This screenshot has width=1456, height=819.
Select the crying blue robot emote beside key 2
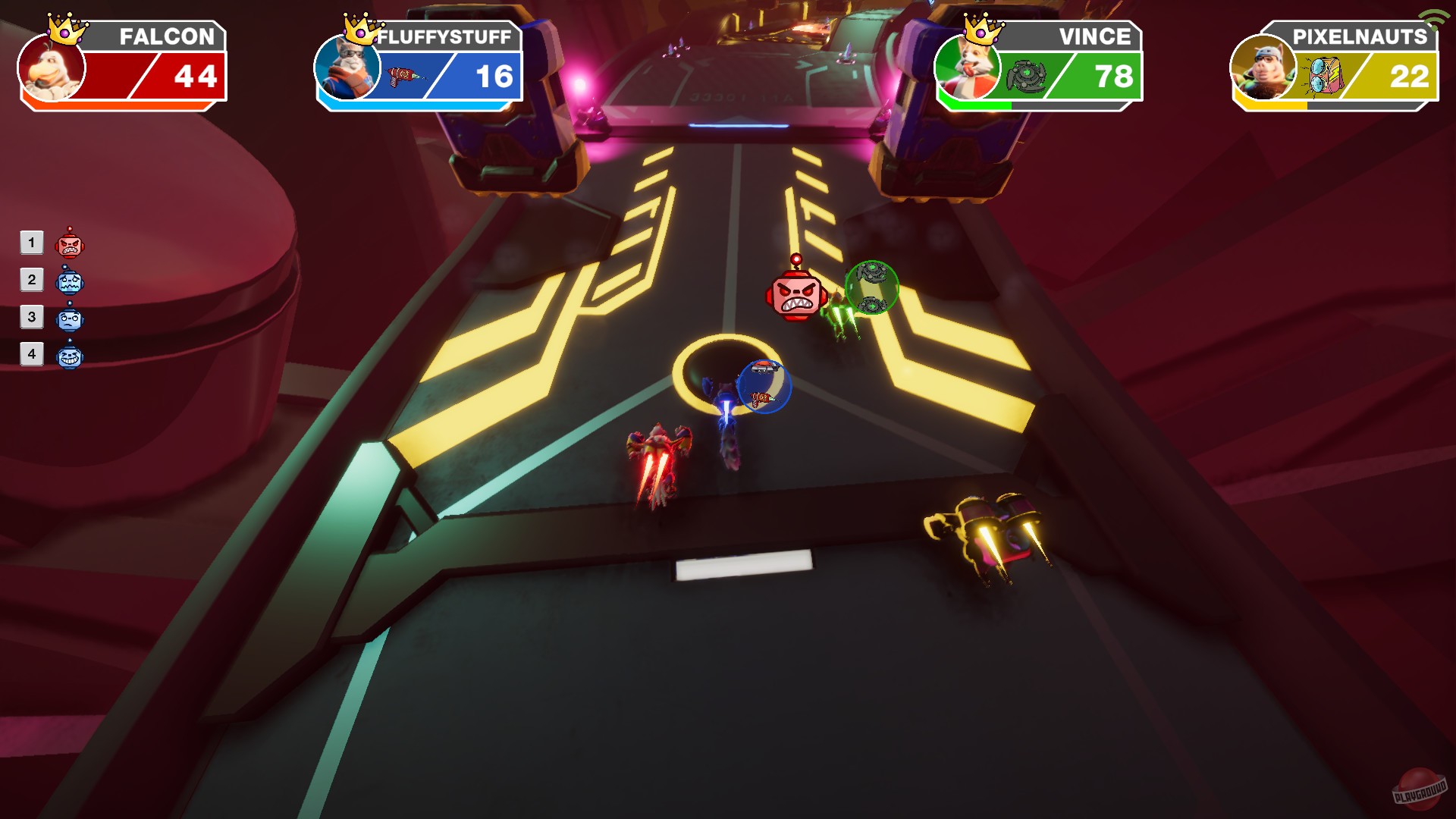67,281
